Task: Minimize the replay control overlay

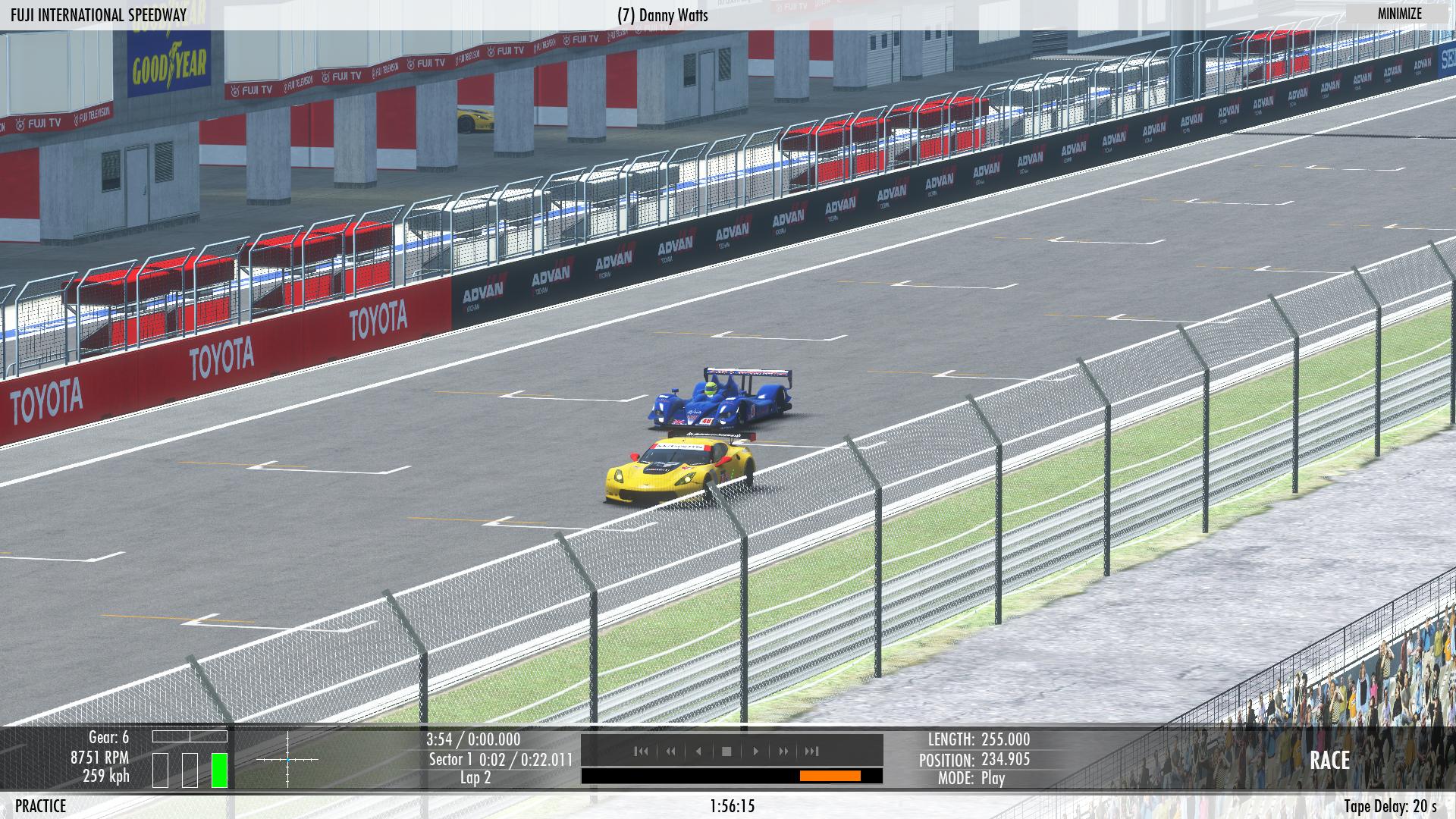Action: (x=1399, y=14)
